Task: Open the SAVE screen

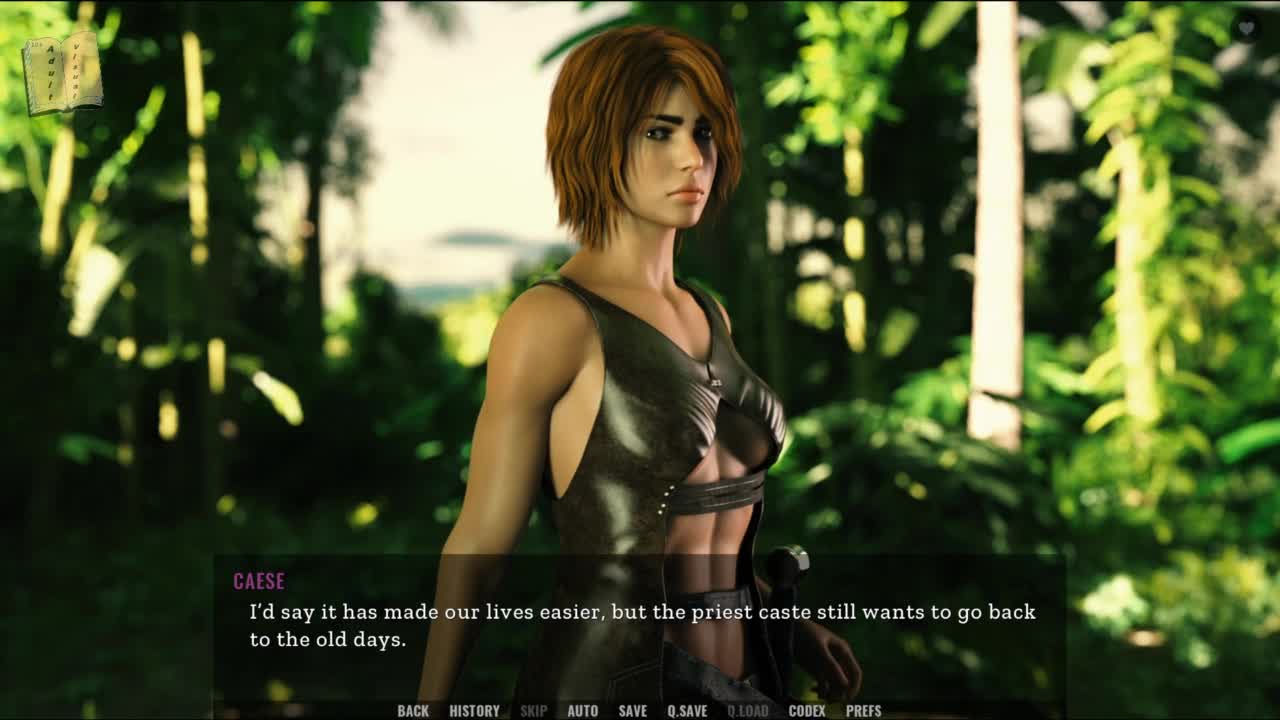Action: click(632, 711)
